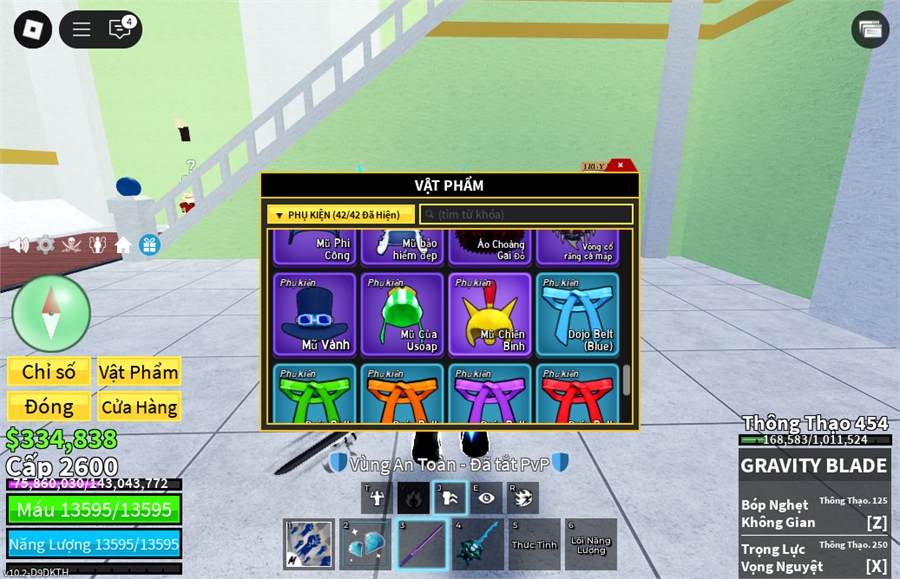This screenshot has width=900, height=579.
Task: Select the Mũ Vành top hat accessory
Action: tap(315, 314)
